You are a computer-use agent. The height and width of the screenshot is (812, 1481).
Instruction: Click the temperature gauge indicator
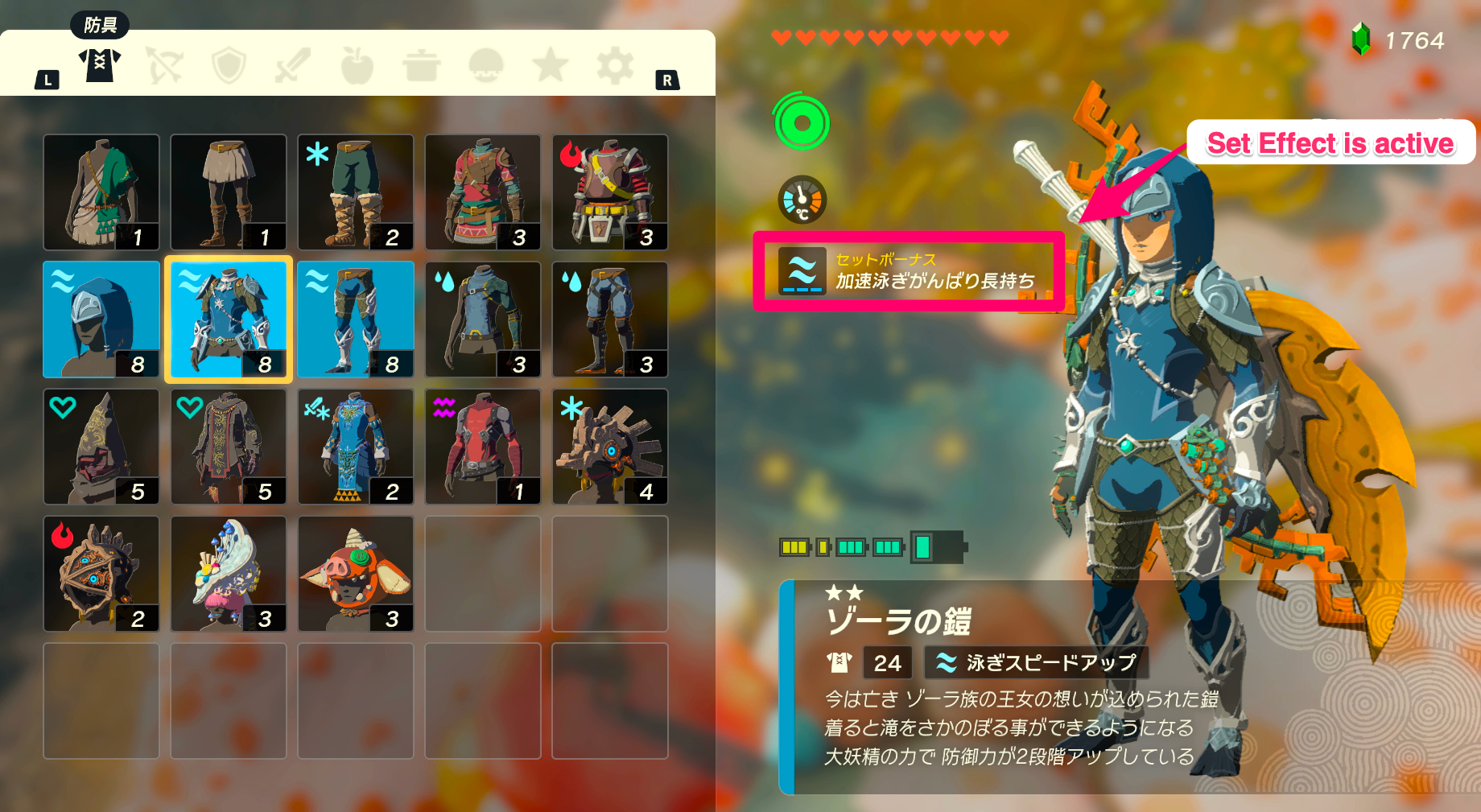[x=800, y=200]
